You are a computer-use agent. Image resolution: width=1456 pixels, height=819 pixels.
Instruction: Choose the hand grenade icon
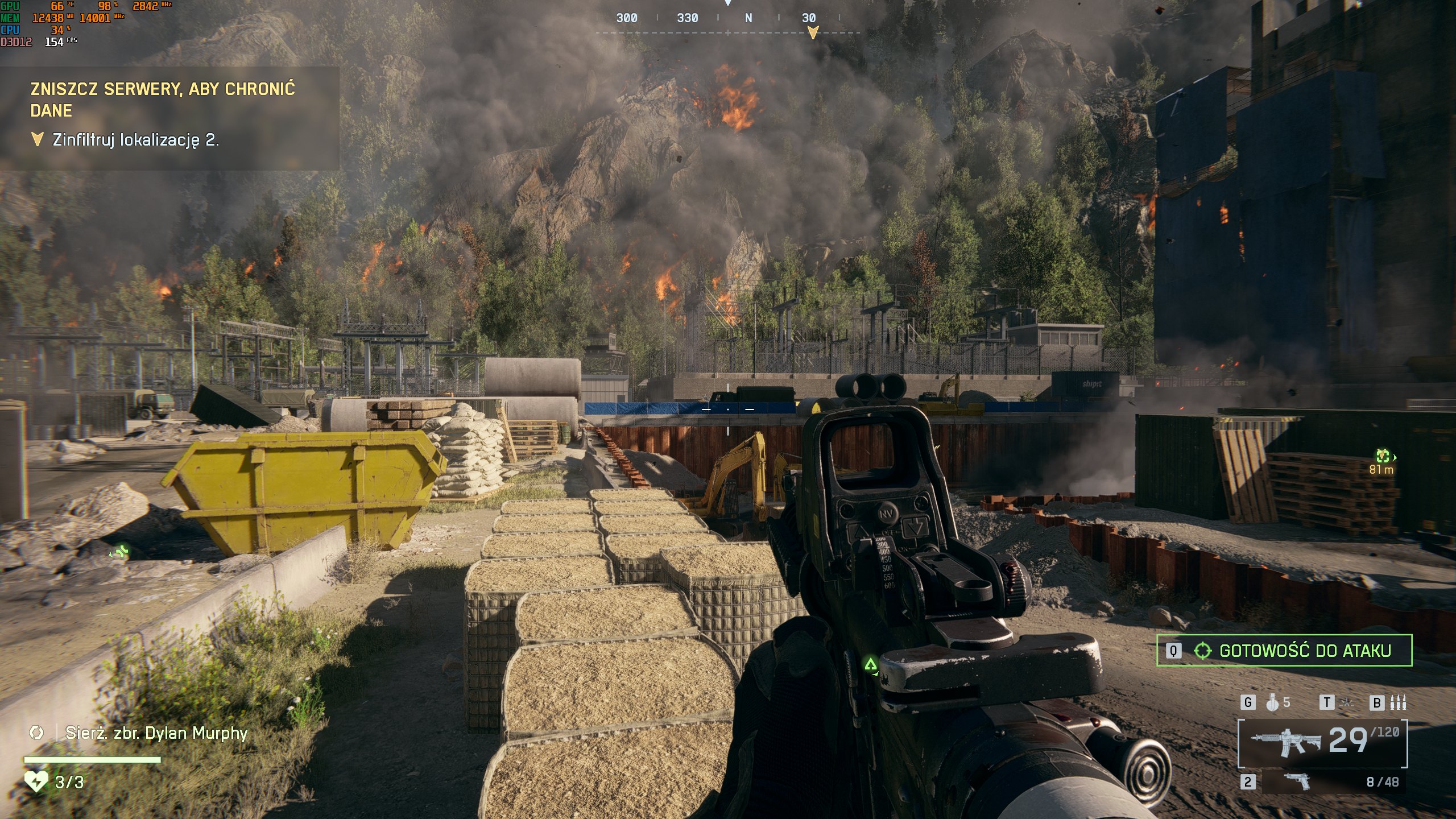1272,703
